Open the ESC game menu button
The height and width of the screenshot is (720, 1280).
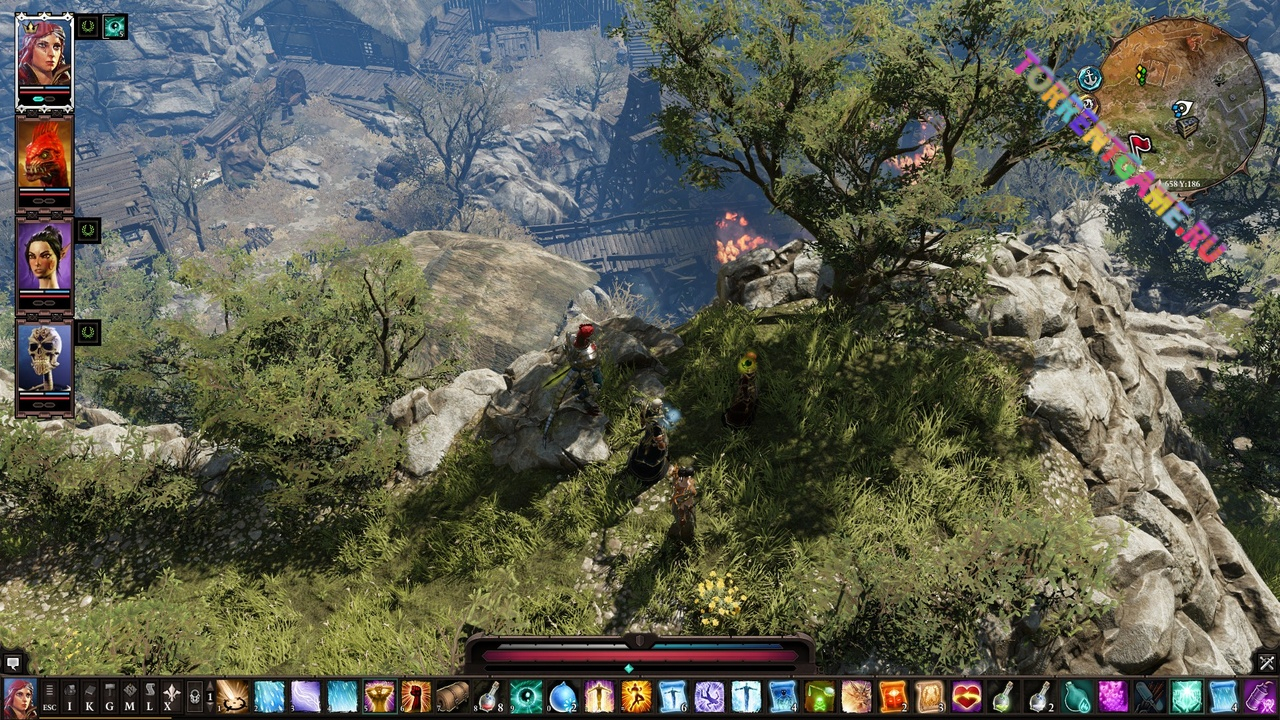click(49, 695)
